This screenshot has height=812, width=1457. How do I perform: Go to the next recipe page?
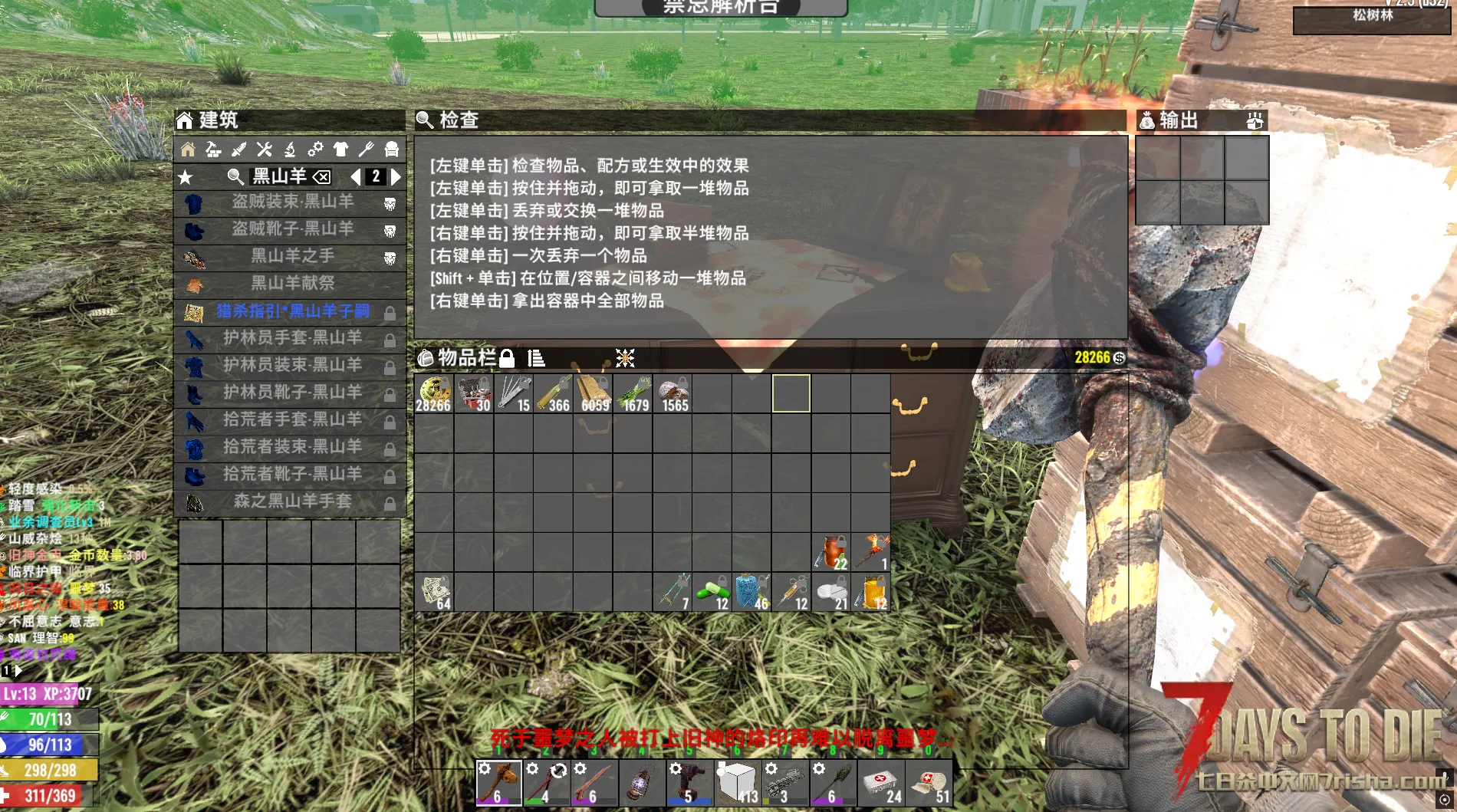[x=396, y=177]
